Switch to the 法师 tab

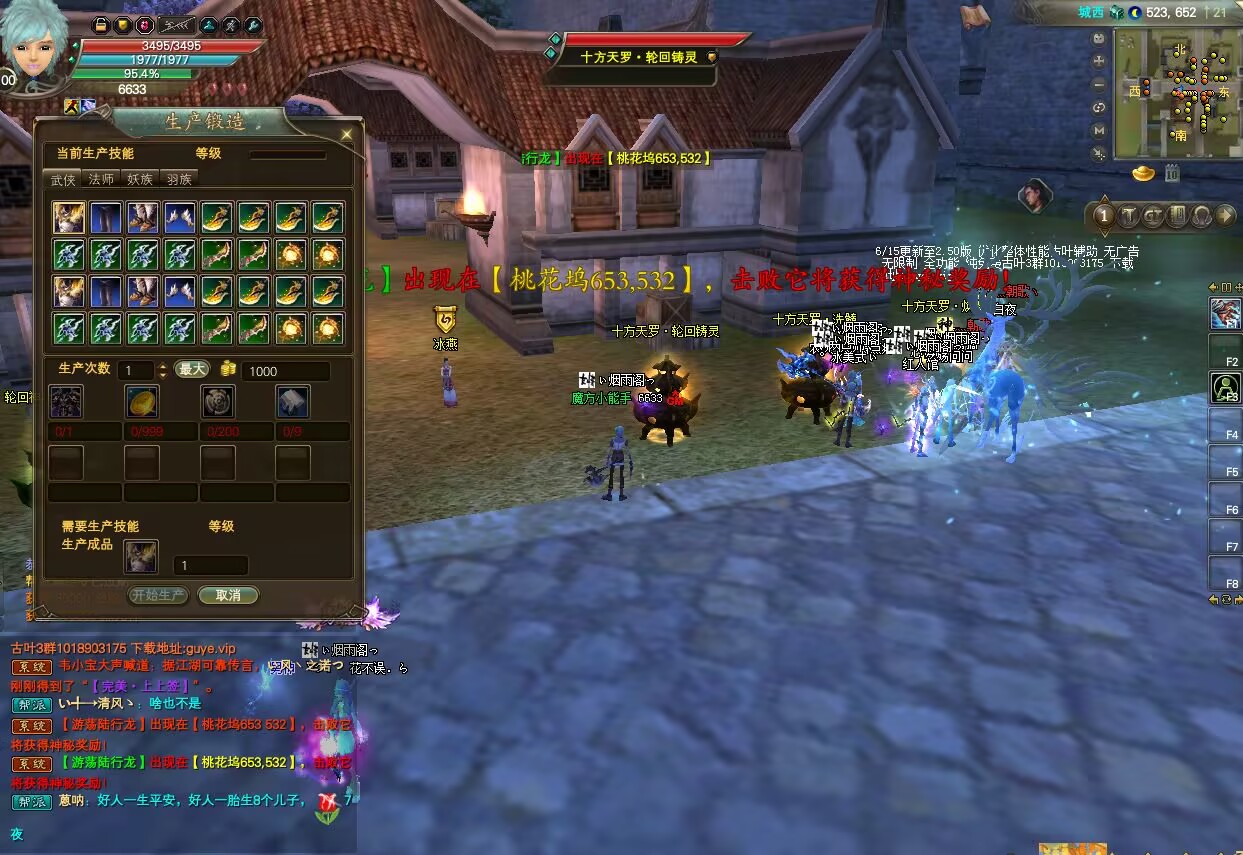(x=101, y=179)
